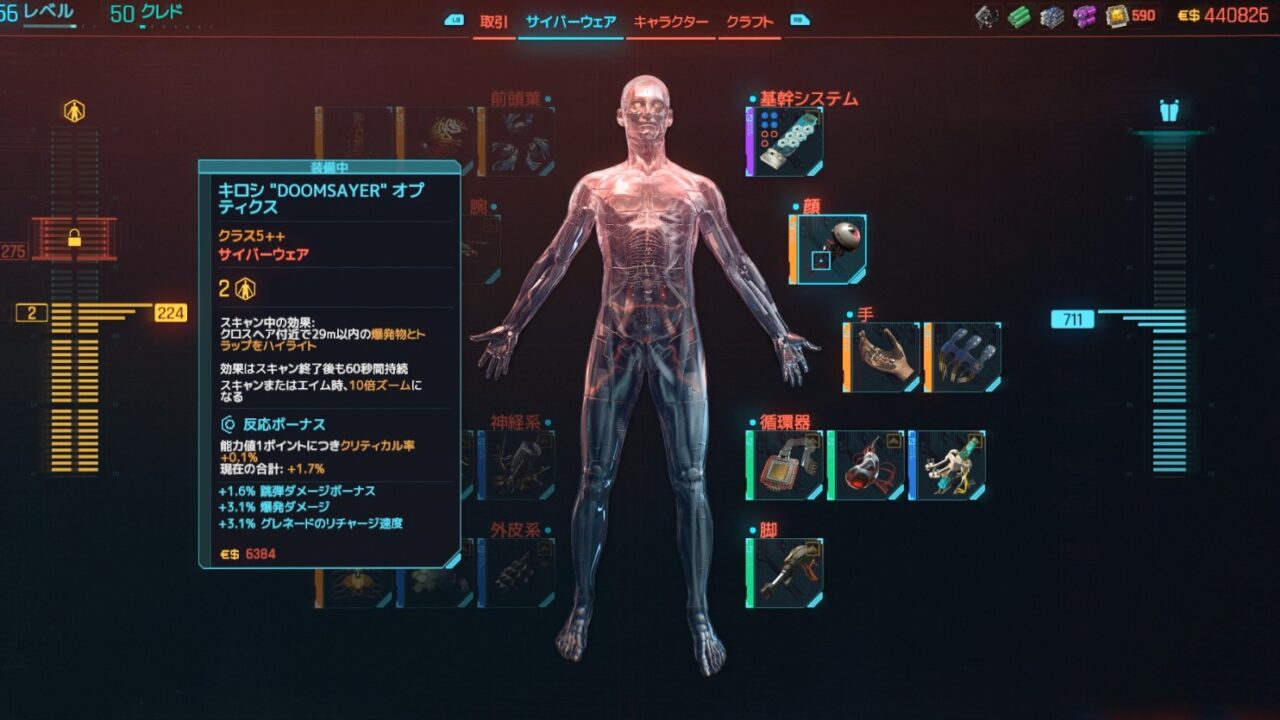Image resolution: width=1280 pixels, height=720 pixels.
Task: Choose the rightmost 神経系 nervous system slot
Action: click(x=516, y=465)
